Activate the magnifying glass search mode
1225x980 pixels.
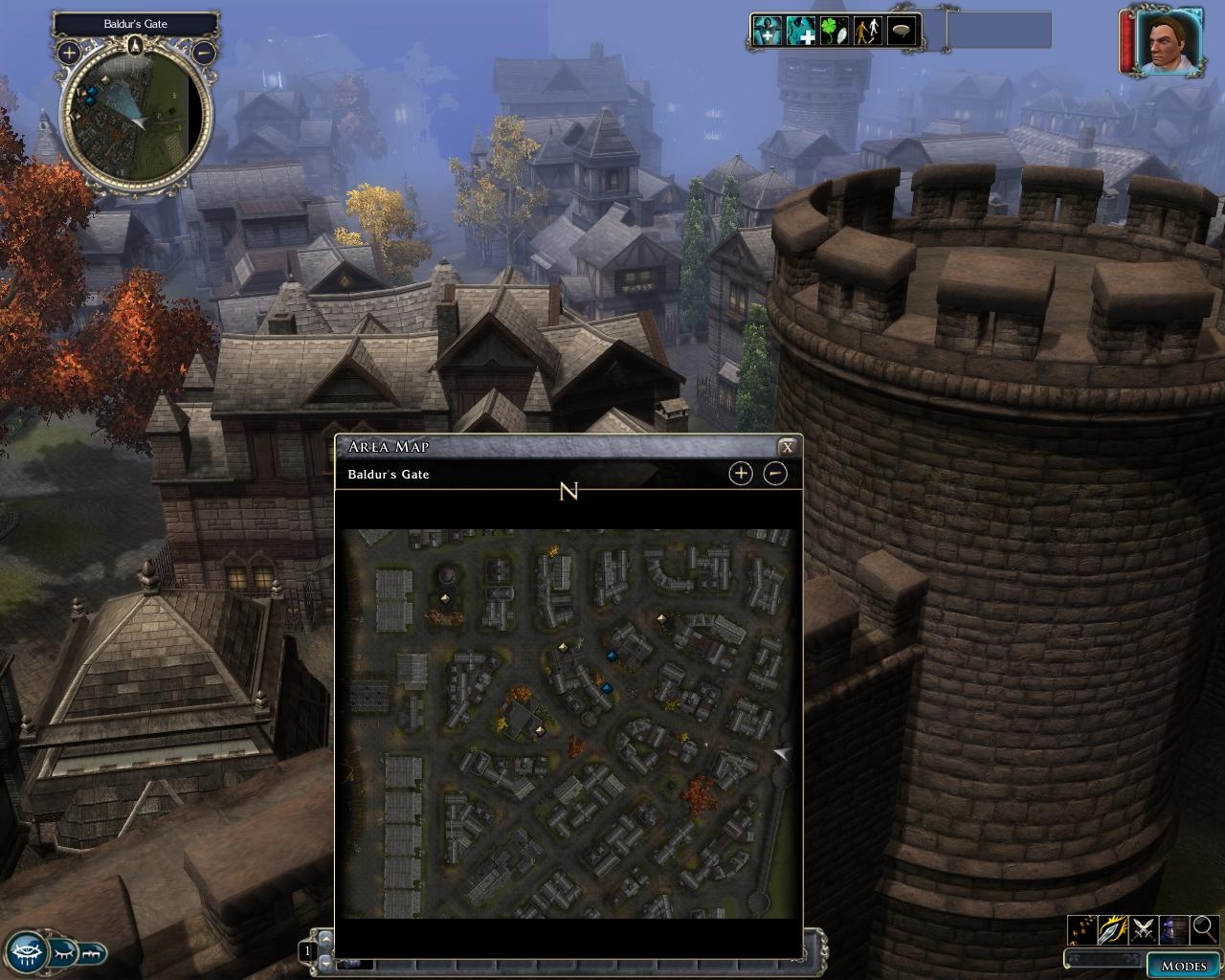click(x=1204, y=928)
